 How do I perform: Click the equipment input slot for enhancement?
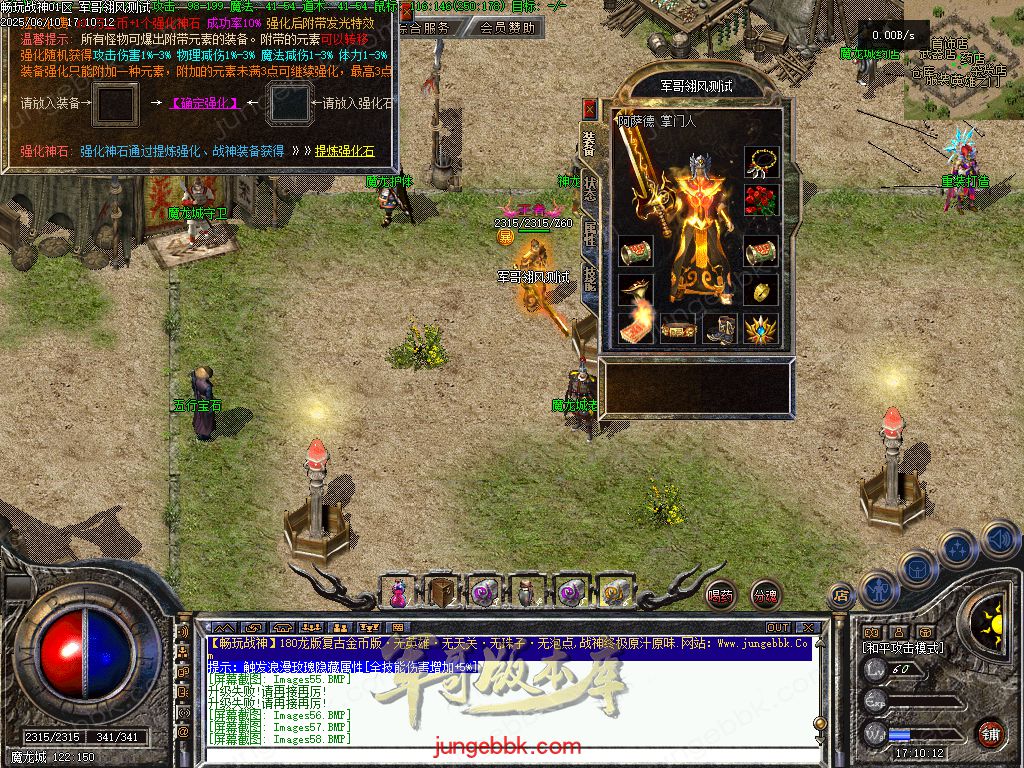click(x=114, y=104)
